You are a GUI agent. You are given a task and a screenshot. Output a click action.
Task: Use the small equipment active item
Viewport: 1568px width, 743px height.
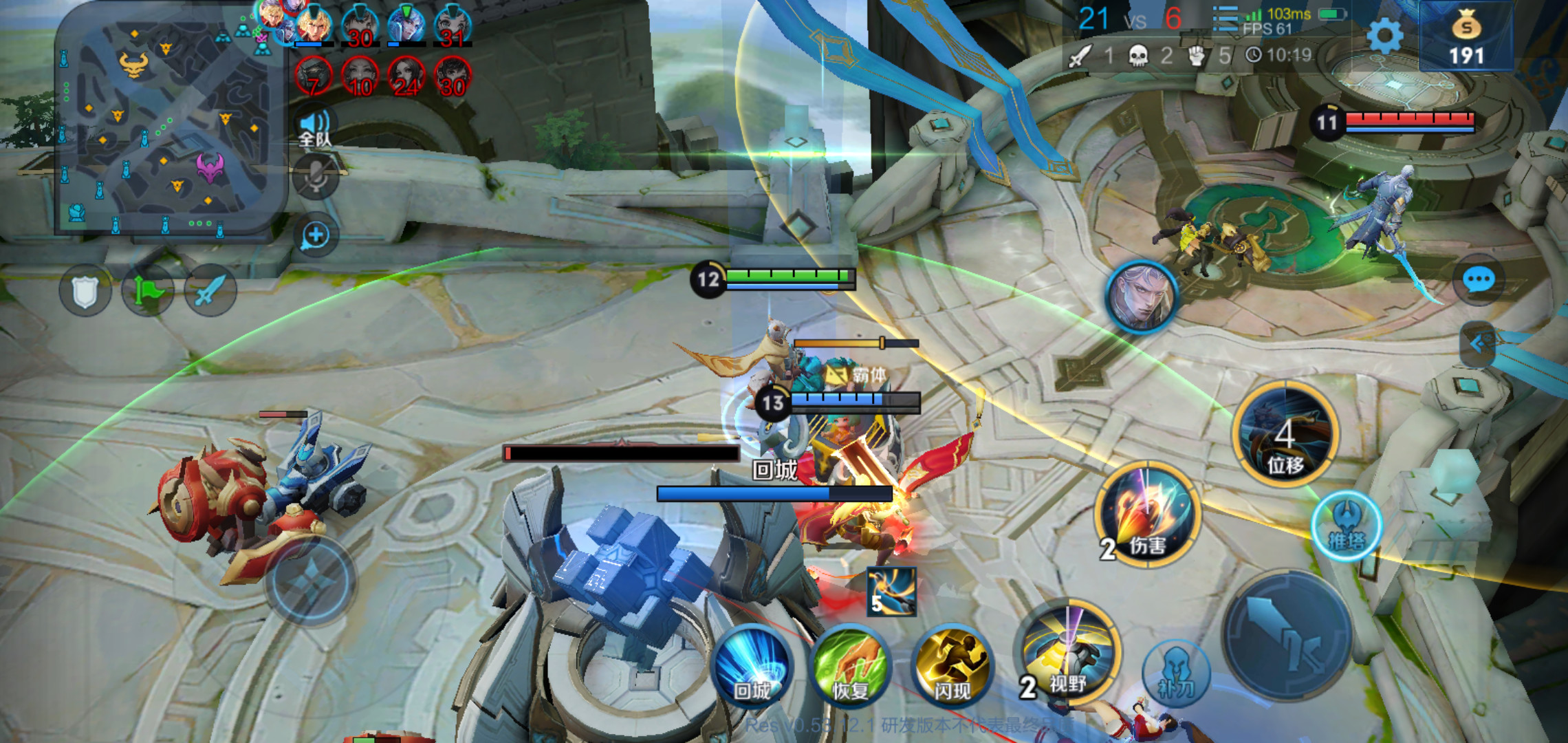[891, 592]
